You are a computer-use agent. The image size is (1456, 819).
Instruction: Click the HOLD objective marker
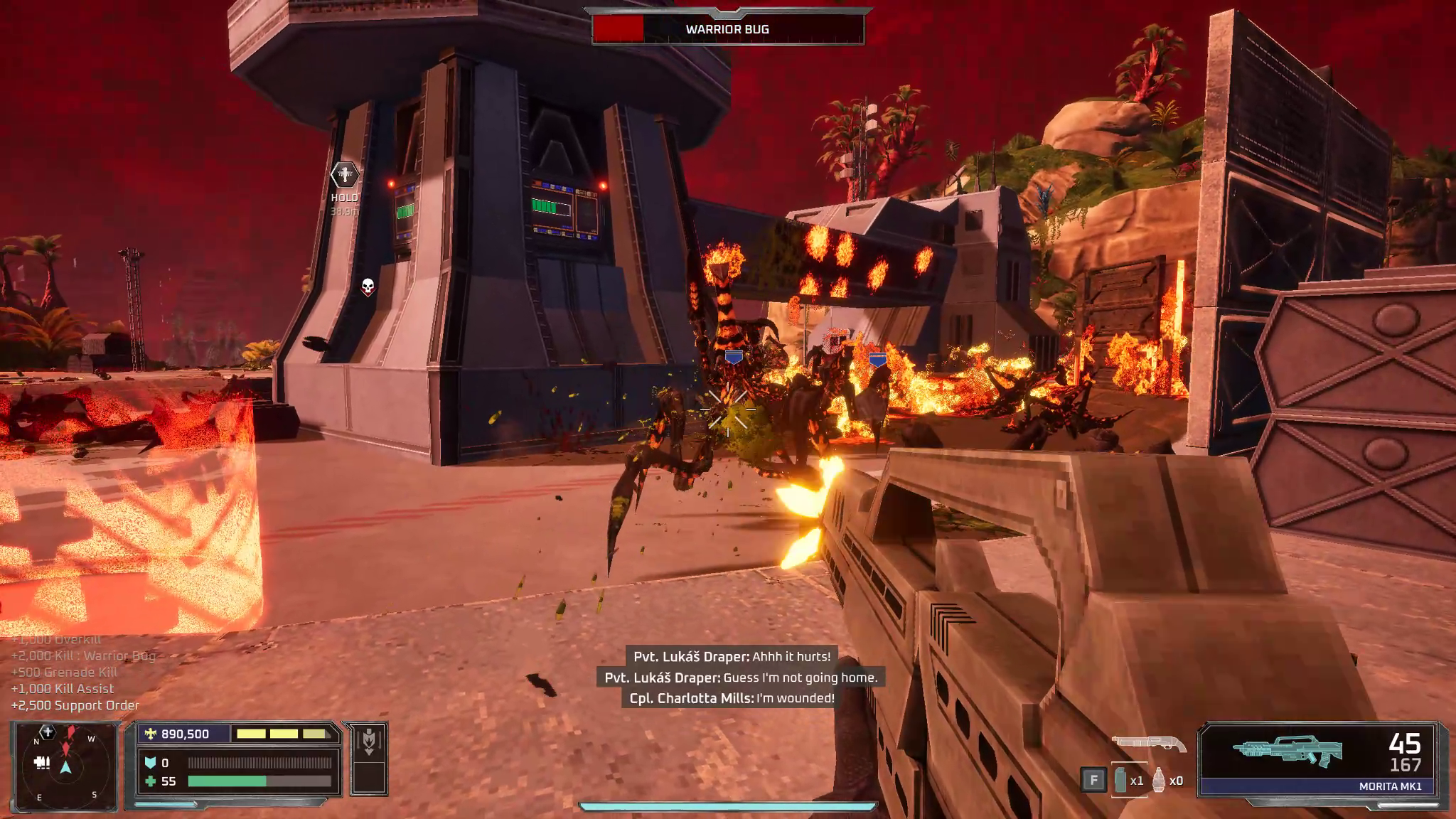tap(345, 175)
